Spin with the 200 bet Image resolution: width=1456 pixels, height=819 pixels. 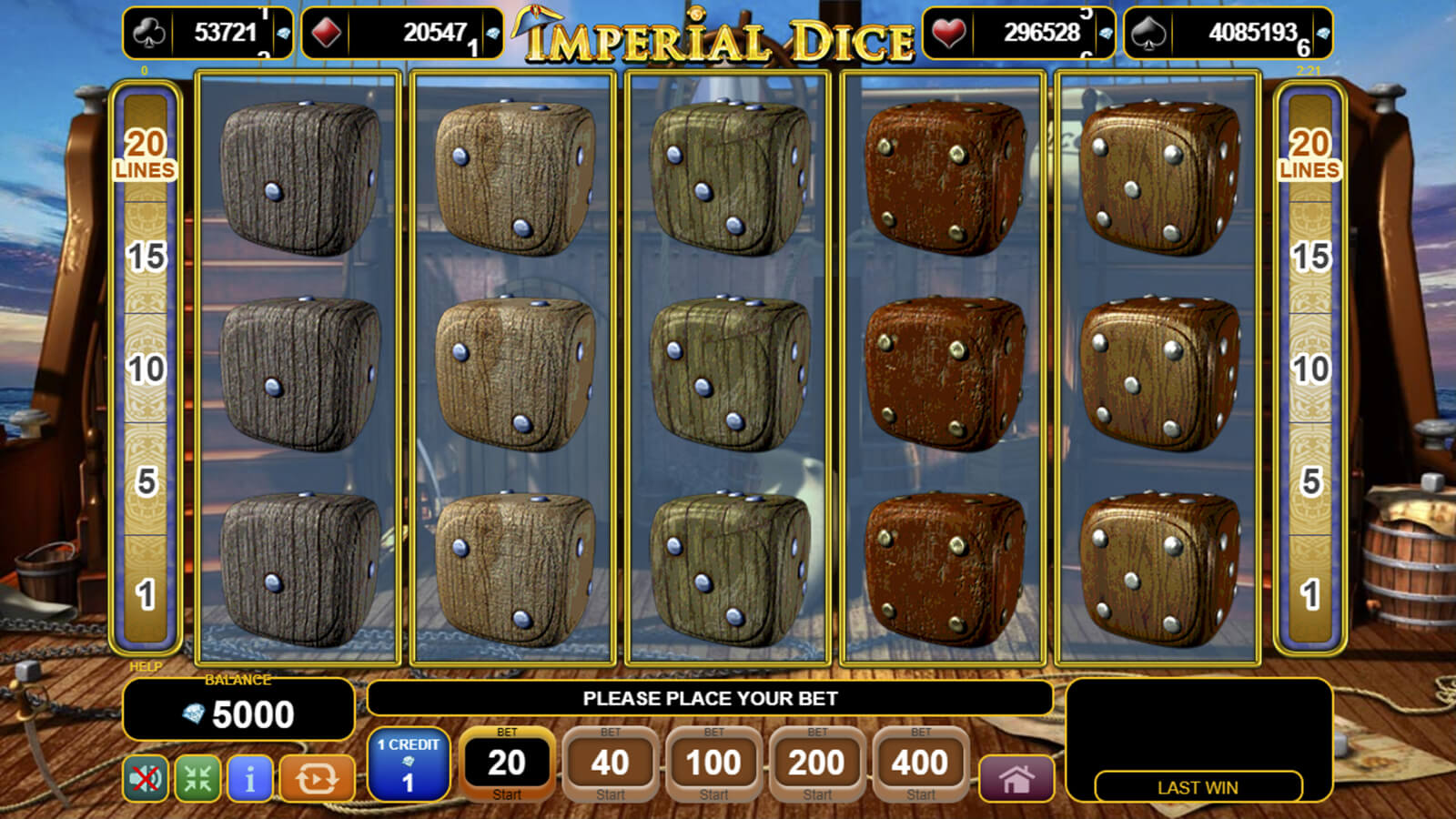(x=817, y=764)
